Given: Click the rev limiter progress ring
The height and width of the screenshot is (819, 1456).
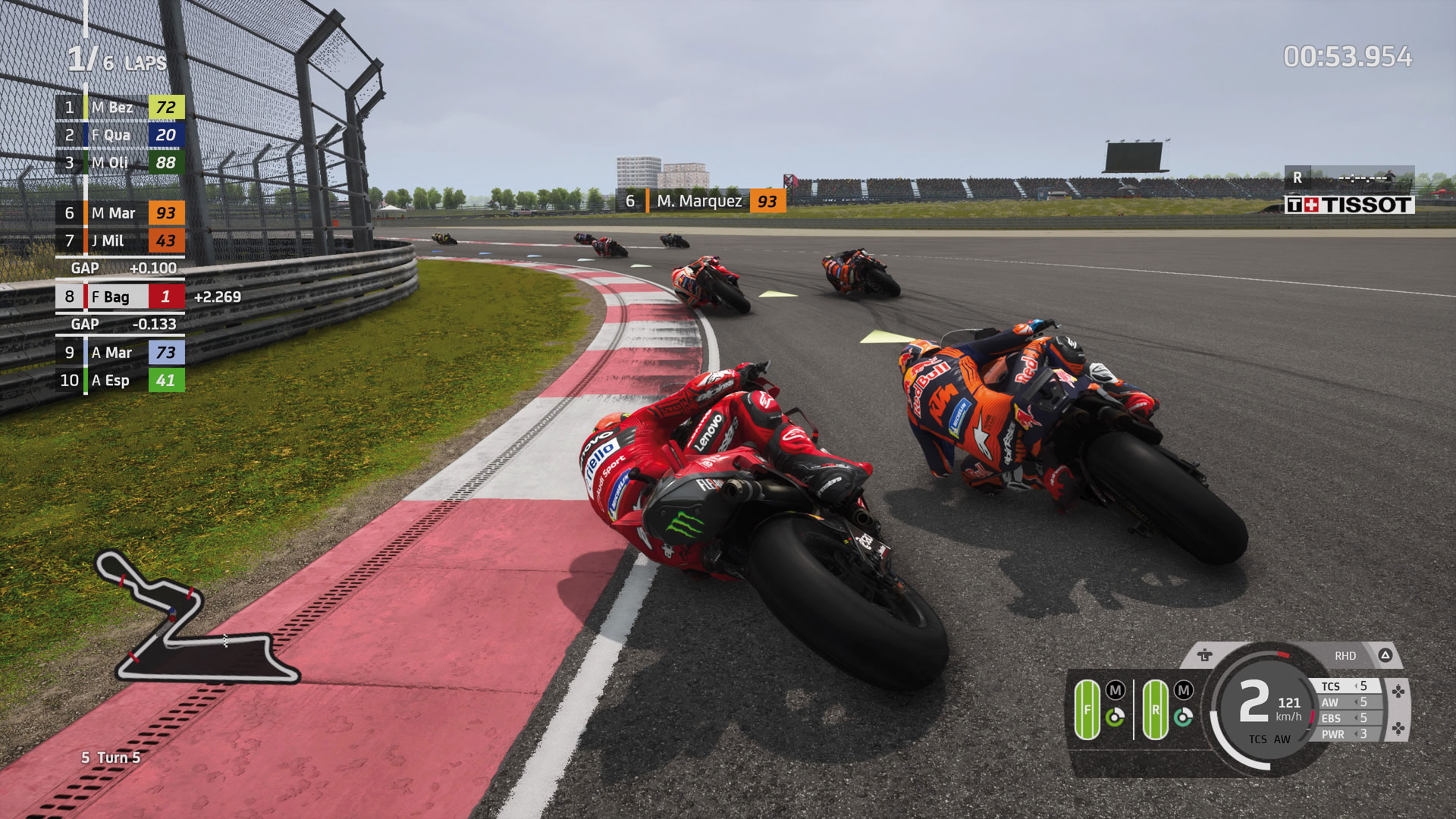Looking at the screenshot, I should [x=1283, y=654].
